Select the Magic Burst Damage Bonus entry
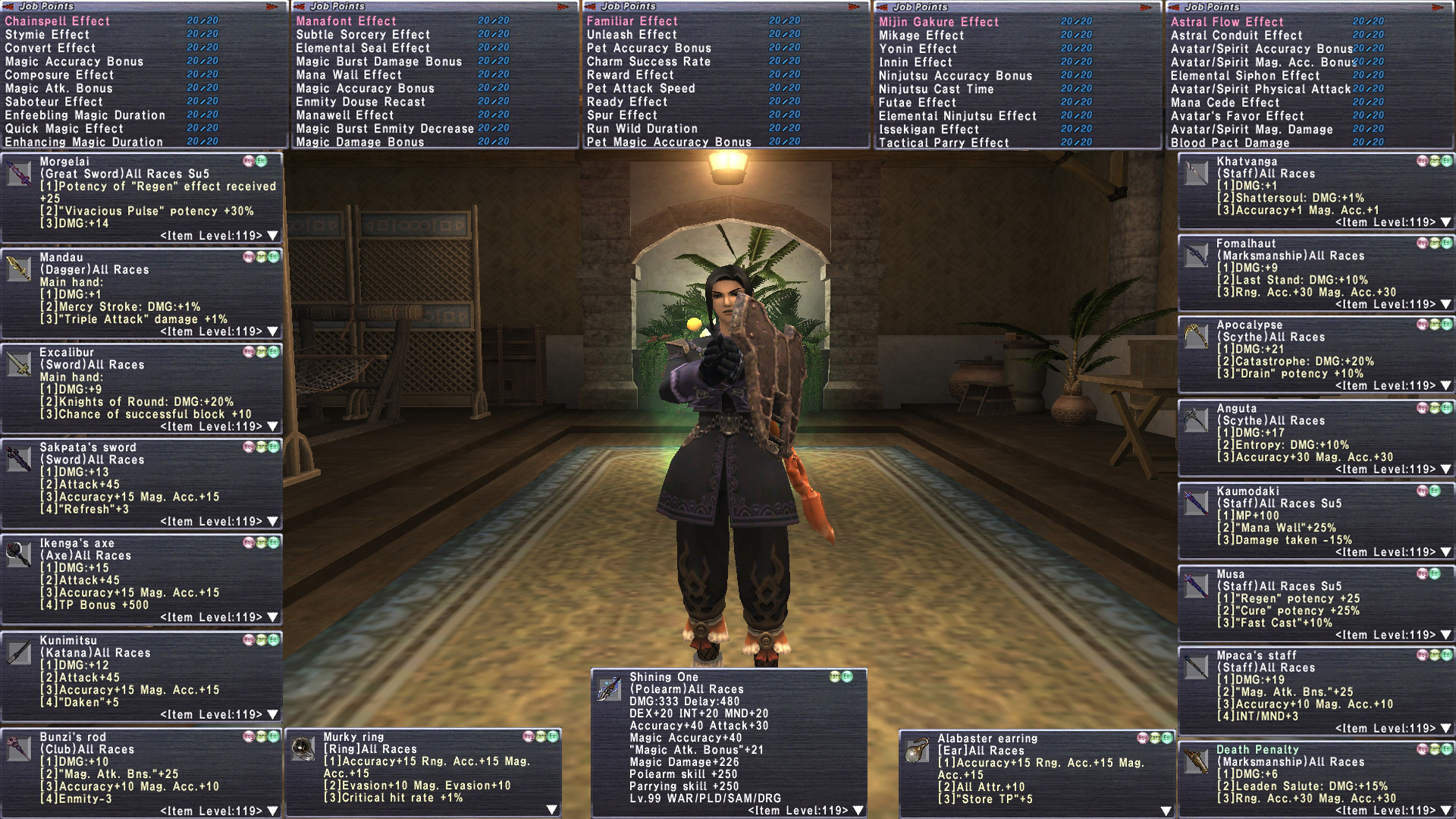Image resolution: width=1456 pixels, height=819 pixels. coord(378,61)
